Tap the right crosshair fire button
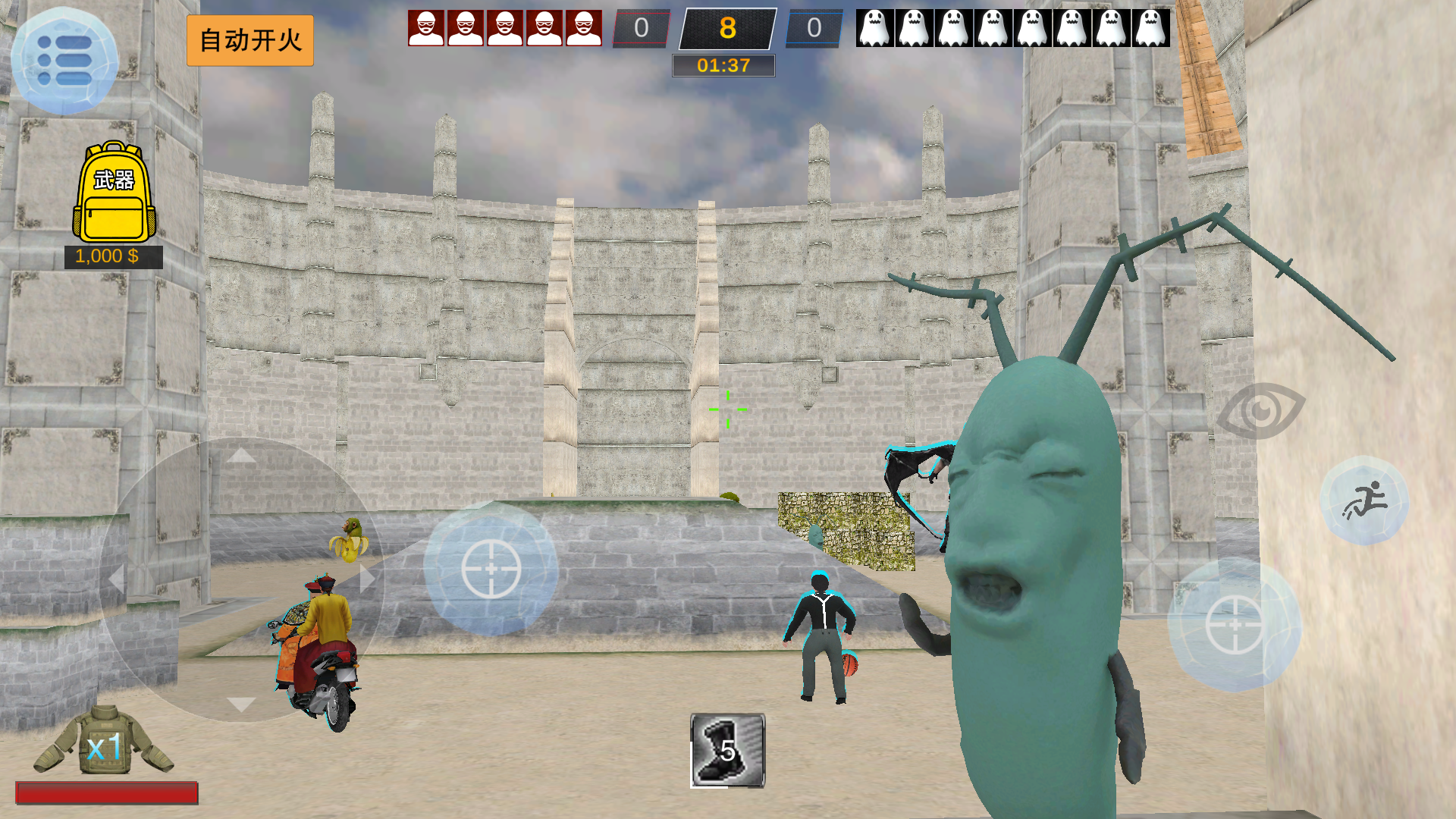 [x=1234, y=625]
